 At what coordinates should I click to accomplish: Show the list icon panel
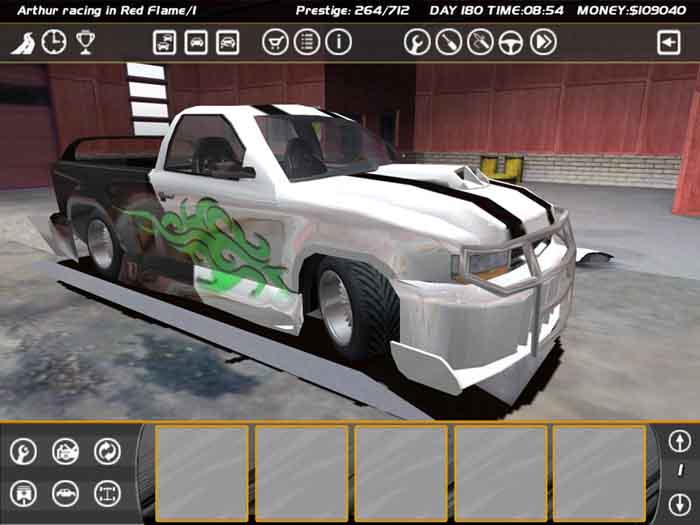pos(306,42)
